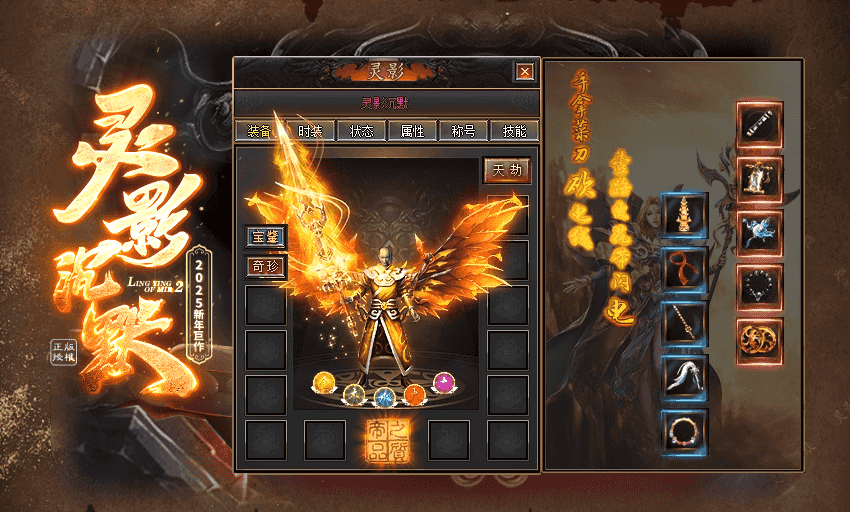Select the red ribbon item slot

(685, 269)
